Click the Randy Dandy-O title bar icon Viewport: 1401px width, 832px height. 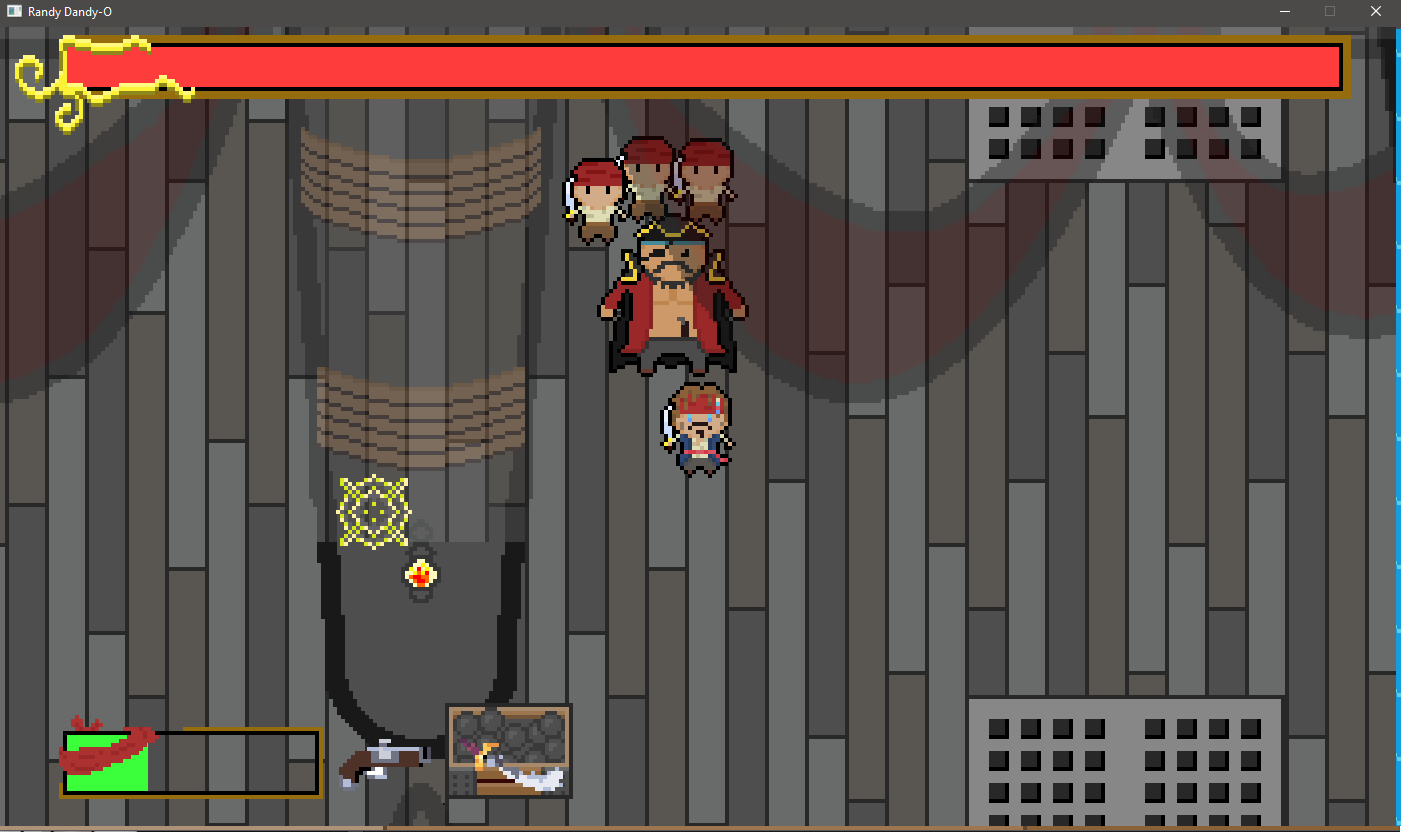click(x=14, y=11)
